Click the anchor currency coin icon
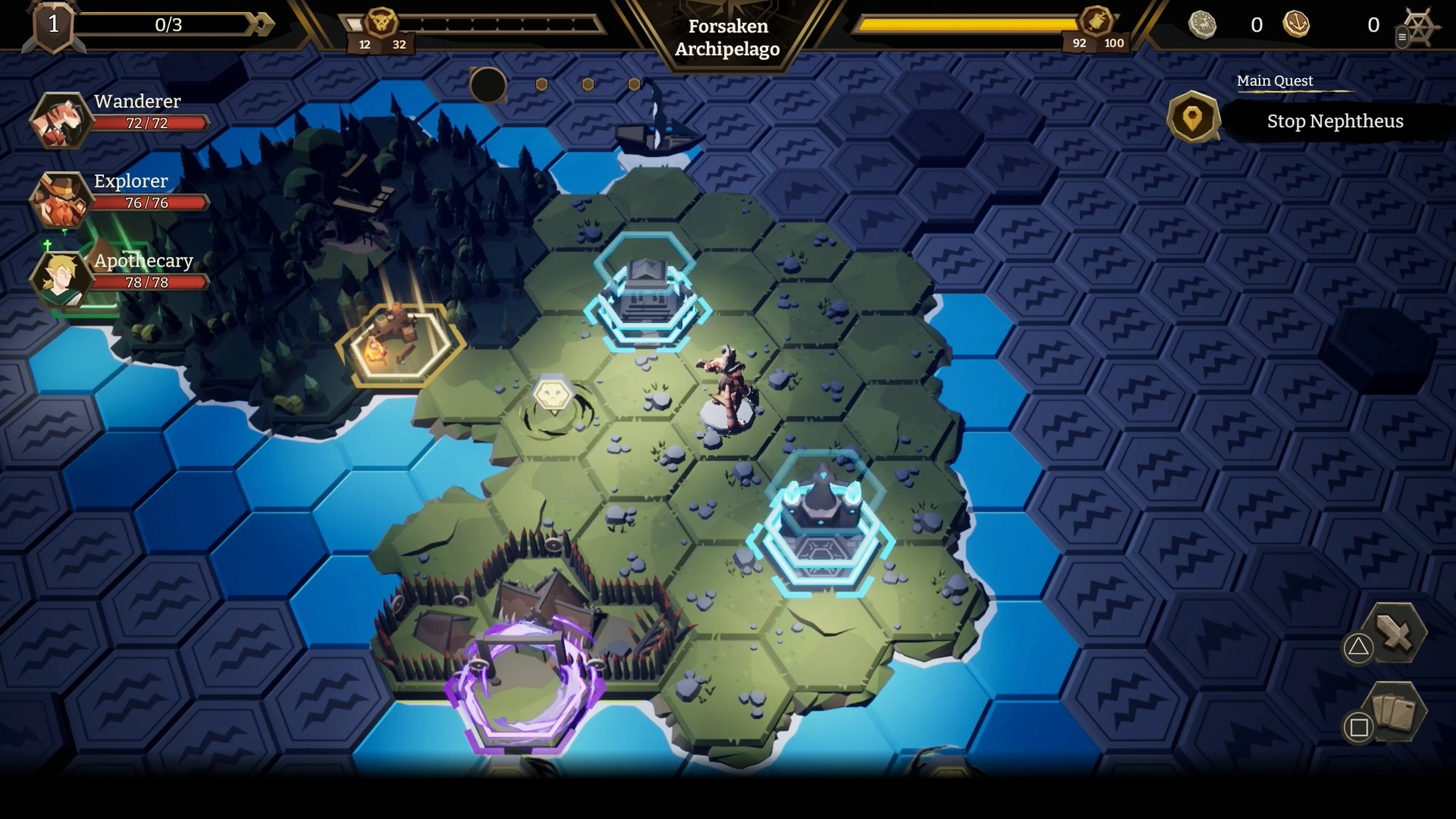 pos(1297,25)
